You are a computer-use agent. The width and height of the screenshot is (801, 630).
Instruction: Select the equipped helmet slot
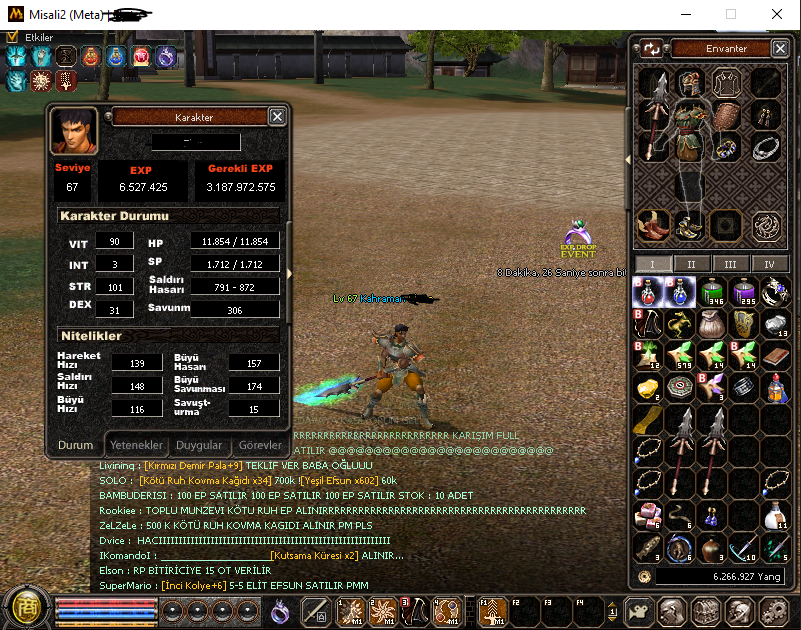(x=688, y=83)
